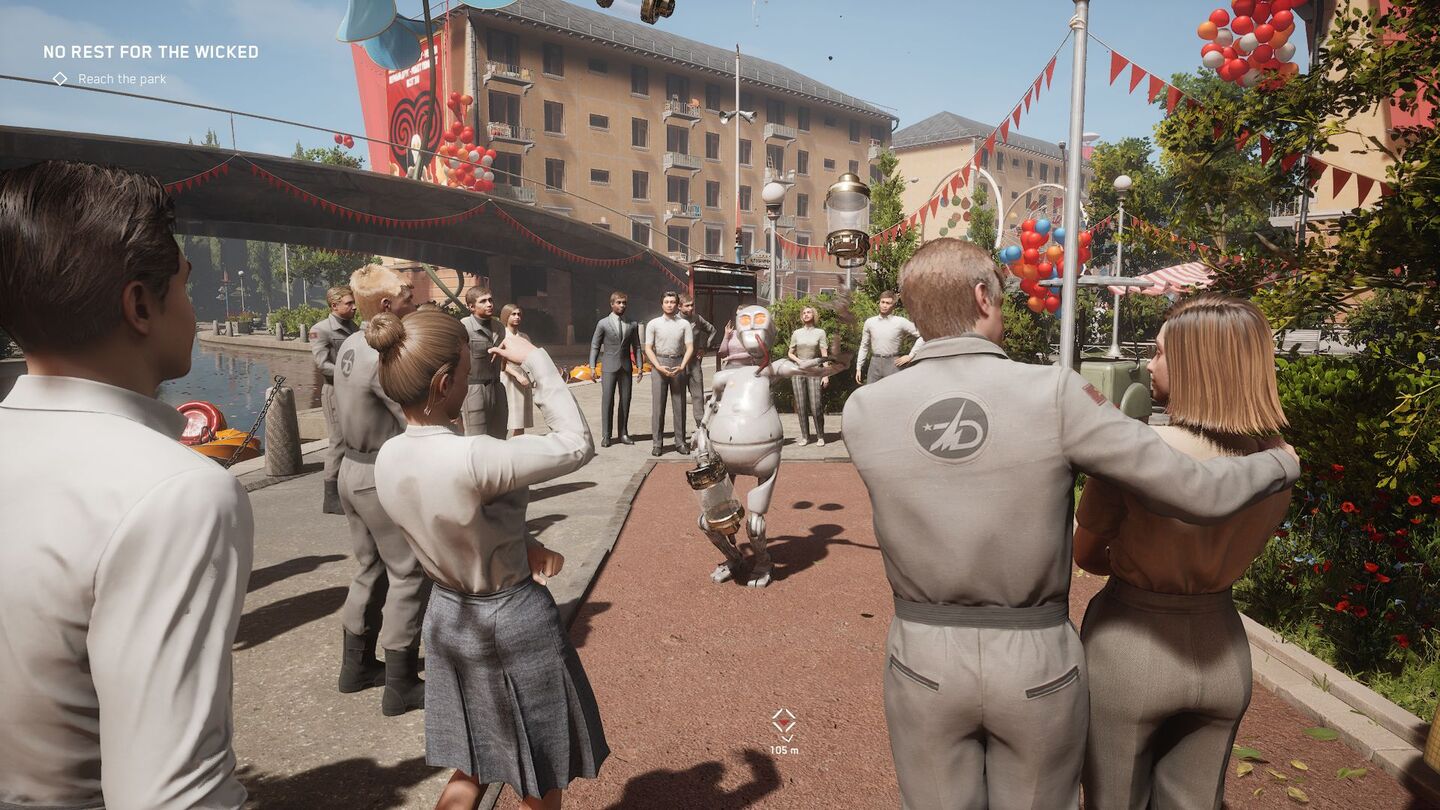Select the "No Rest for the Wicked" quest title

coord(150,52)
